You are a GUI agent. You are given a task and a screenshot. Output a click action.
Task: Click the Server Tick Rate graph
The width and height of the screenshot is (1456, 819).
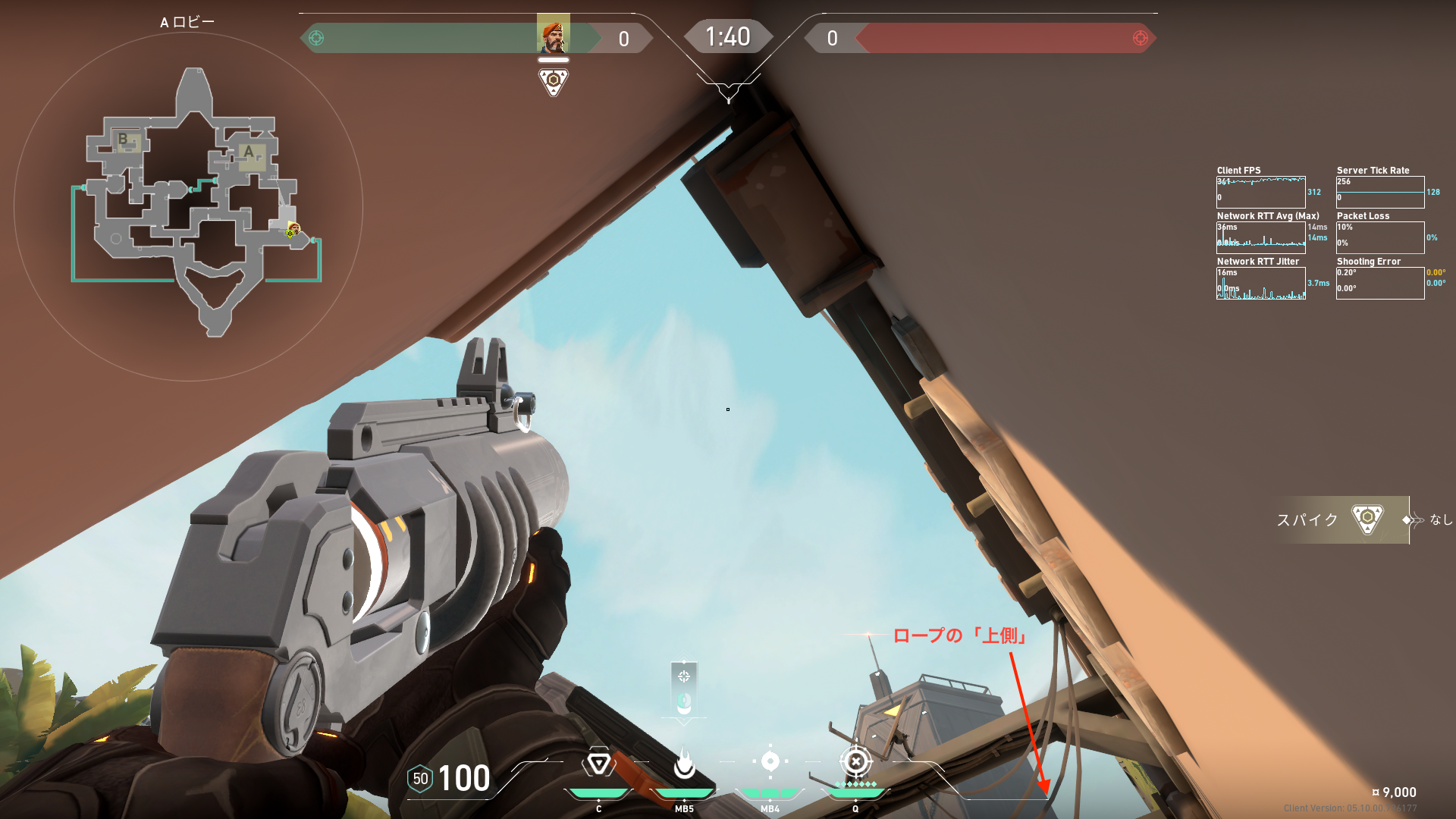(x=1380, y=193)
